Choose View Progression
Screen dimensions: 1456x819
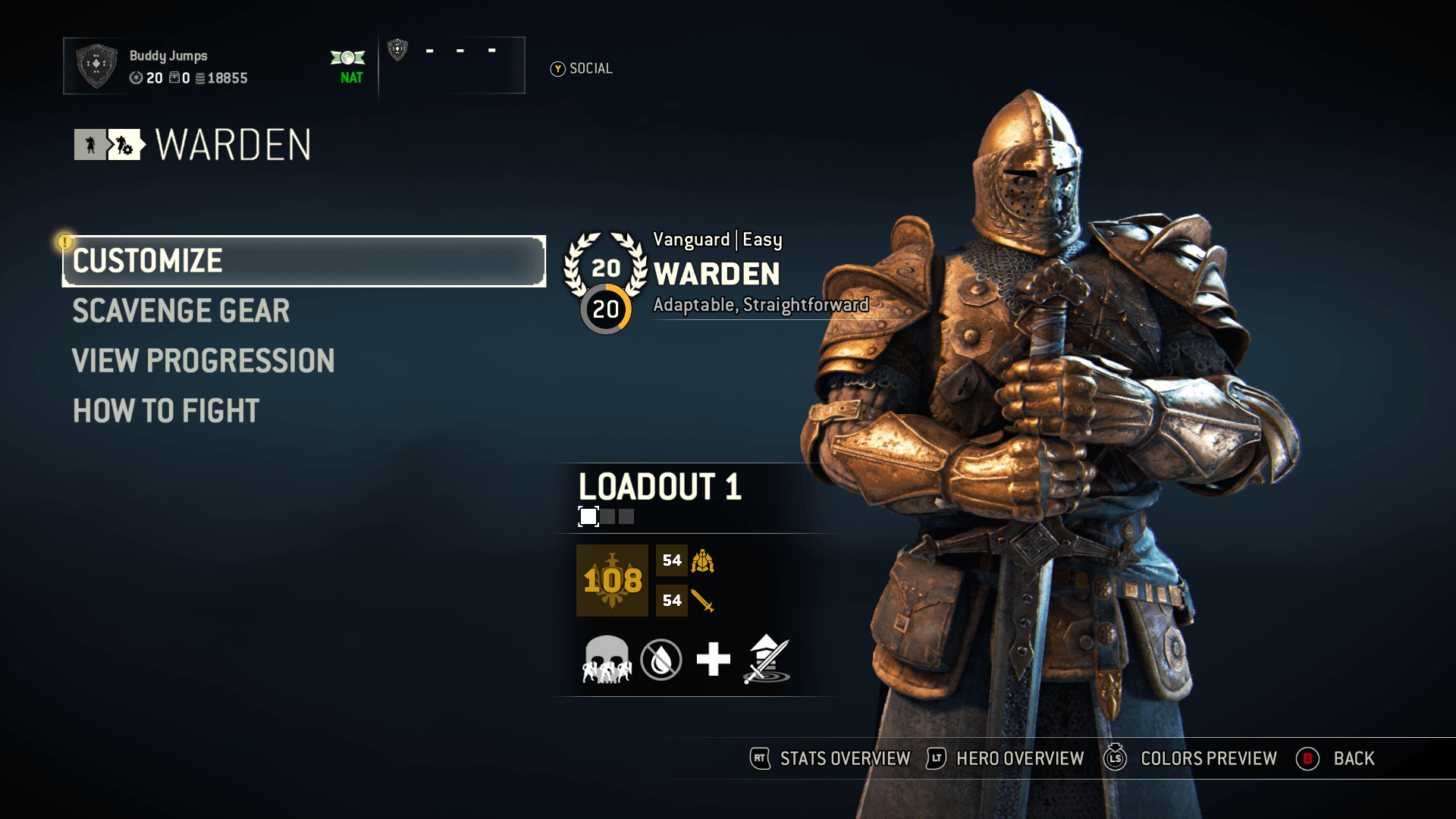[x=203, y=361]
